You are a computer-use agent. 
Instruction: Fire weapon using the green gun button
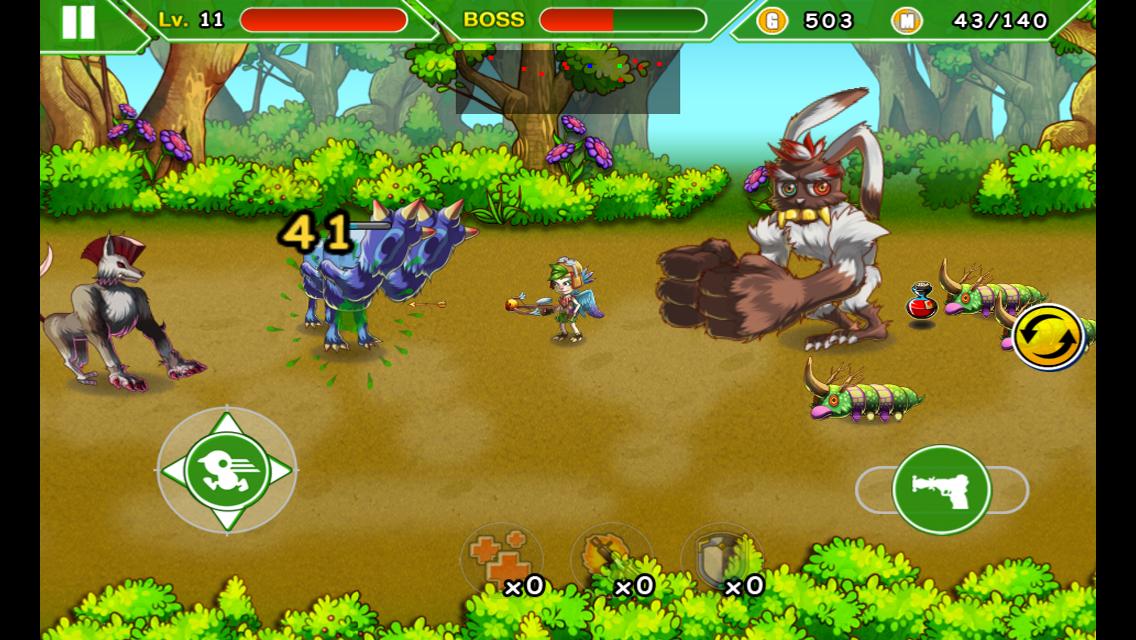pyautogui.click(x=941, y=490)
